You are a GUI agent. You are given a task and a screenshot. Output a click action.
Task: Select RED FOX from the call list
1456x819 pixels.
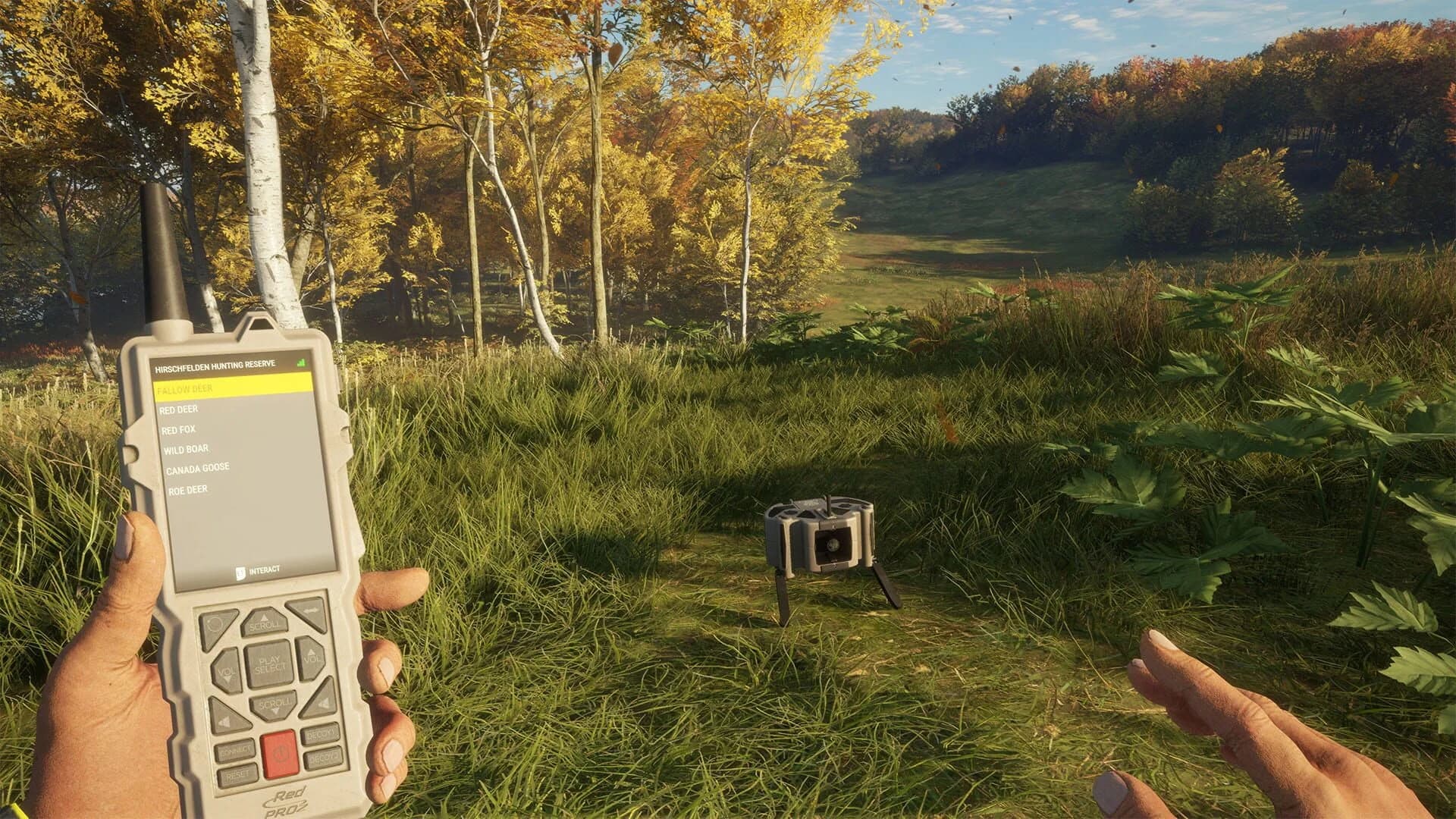click(x=179, y=429)
